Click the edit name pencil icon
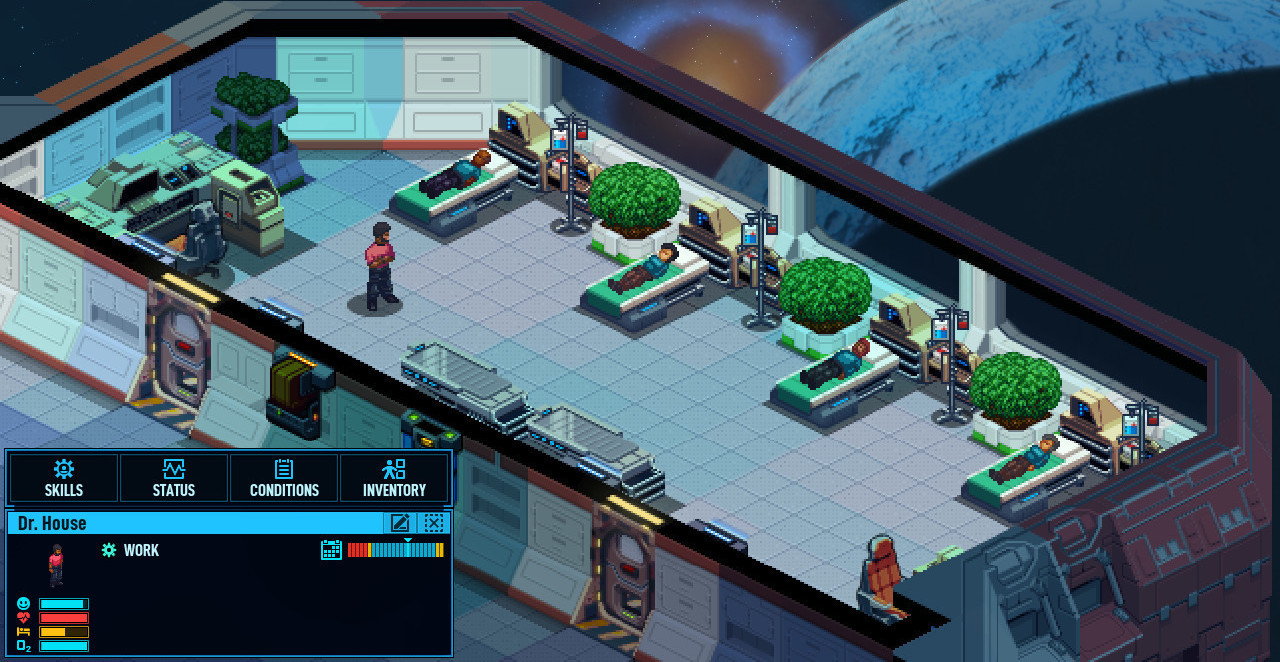 point(400,522)
